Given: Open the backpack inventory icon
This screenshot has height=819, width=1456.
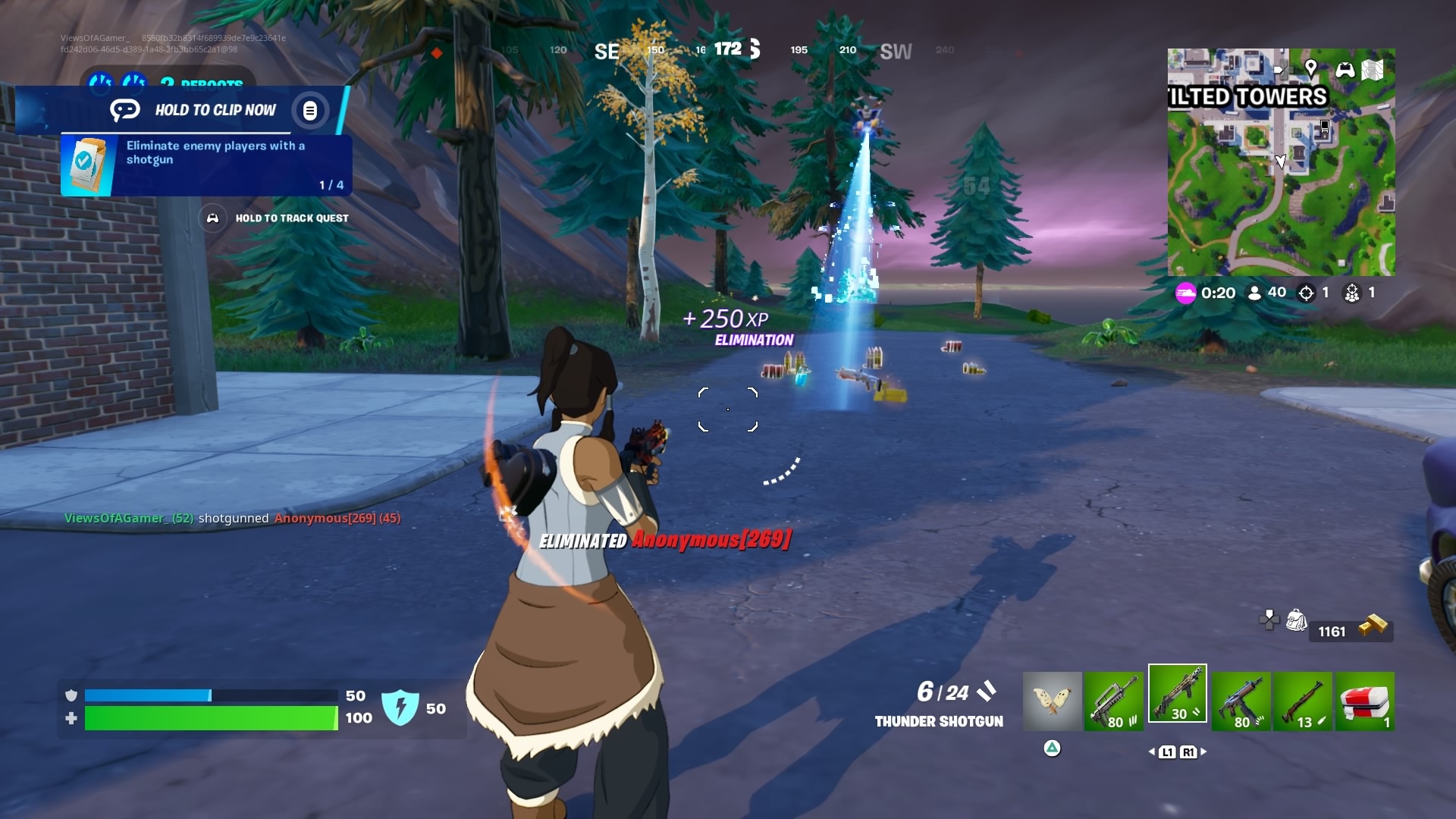Looking at the screenshot, I should coord(1296,620).
